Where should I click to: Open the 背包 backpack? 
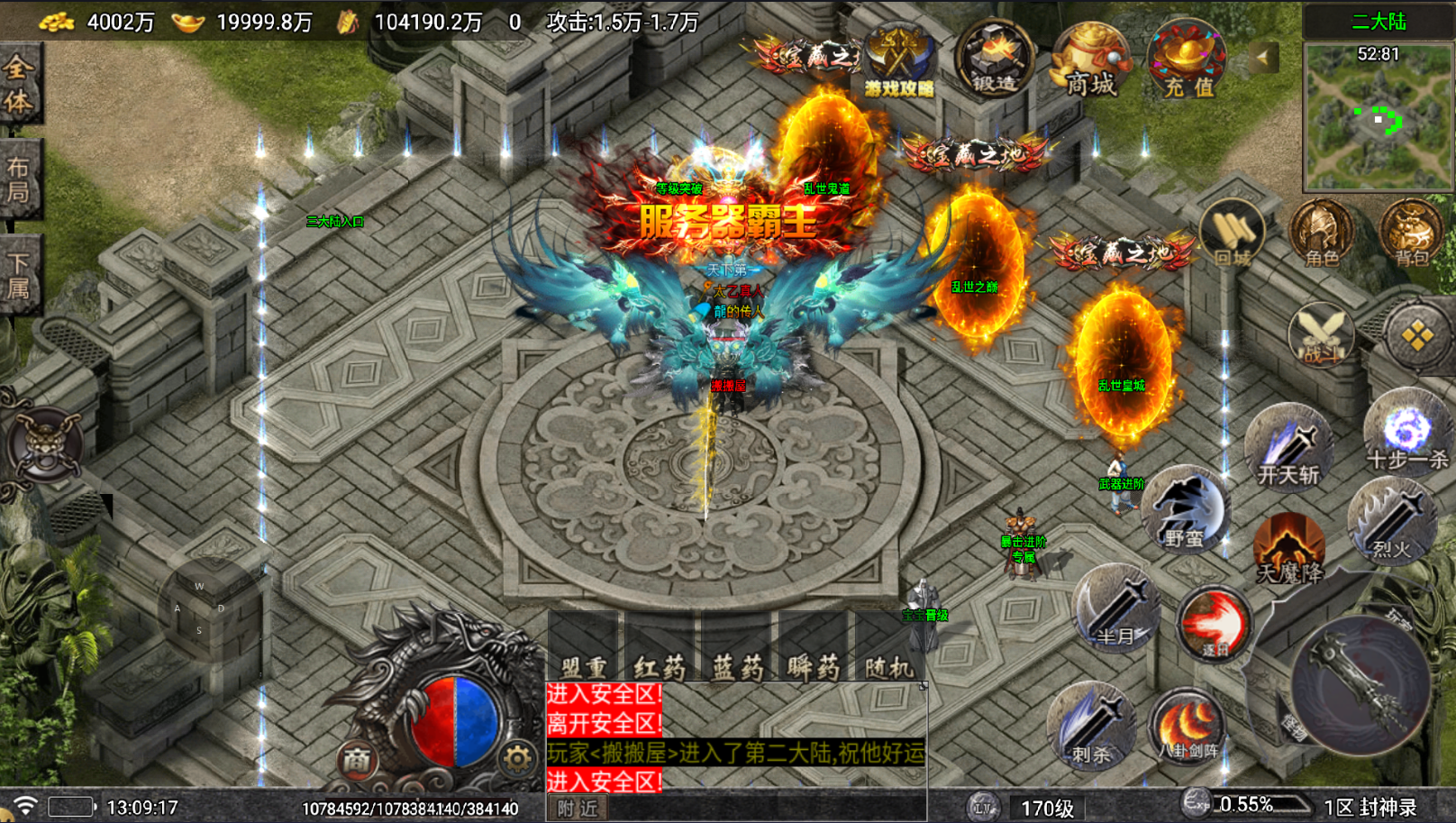point(1411,234)
